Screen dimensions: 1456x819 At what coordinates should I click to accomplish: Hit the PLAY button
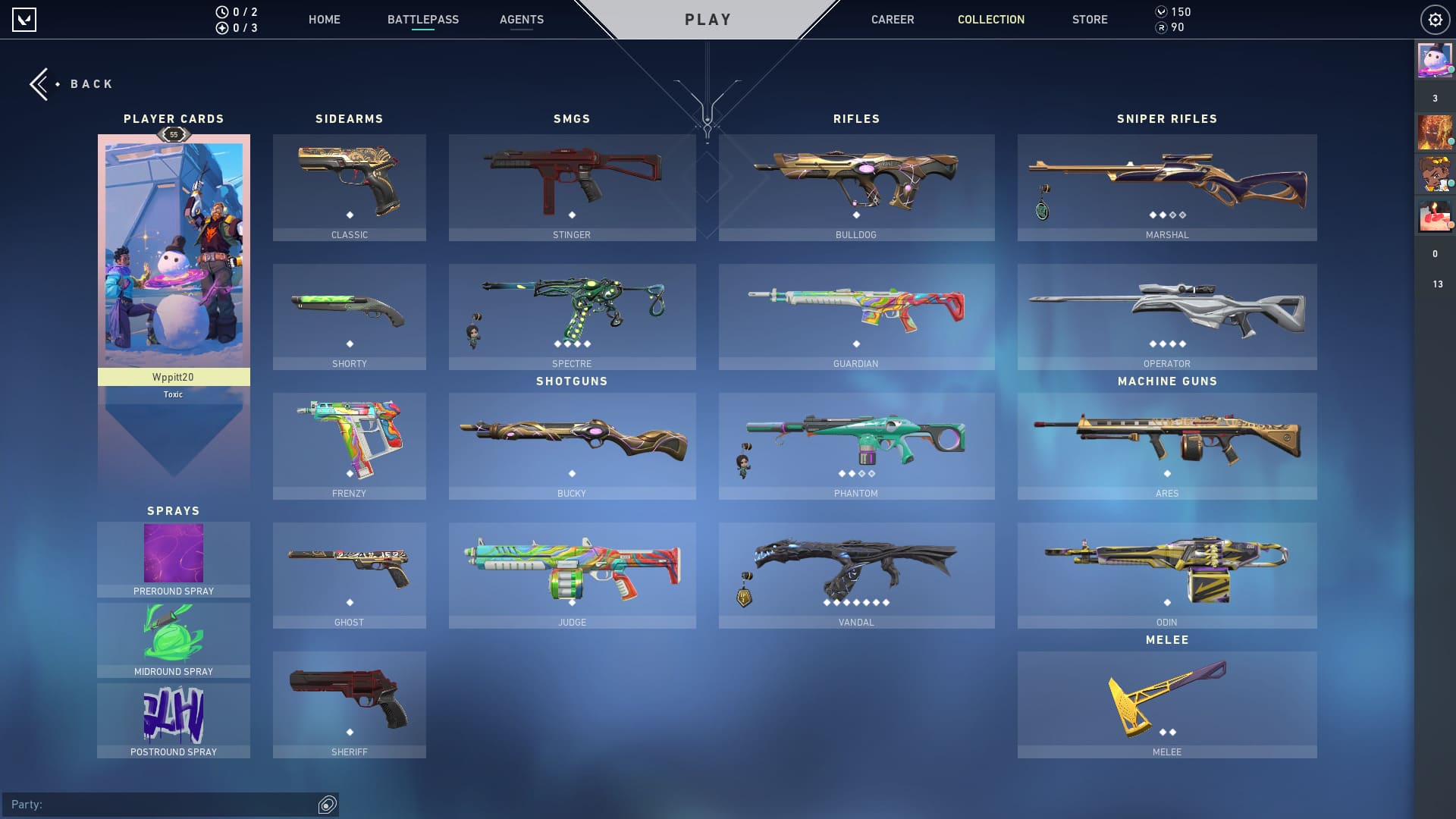(708, 20)
